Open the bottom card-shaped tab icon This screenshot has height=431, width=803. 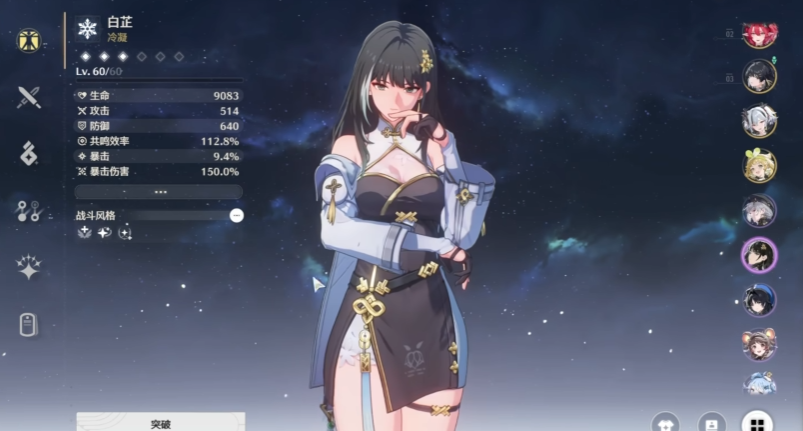coord(28,324)
